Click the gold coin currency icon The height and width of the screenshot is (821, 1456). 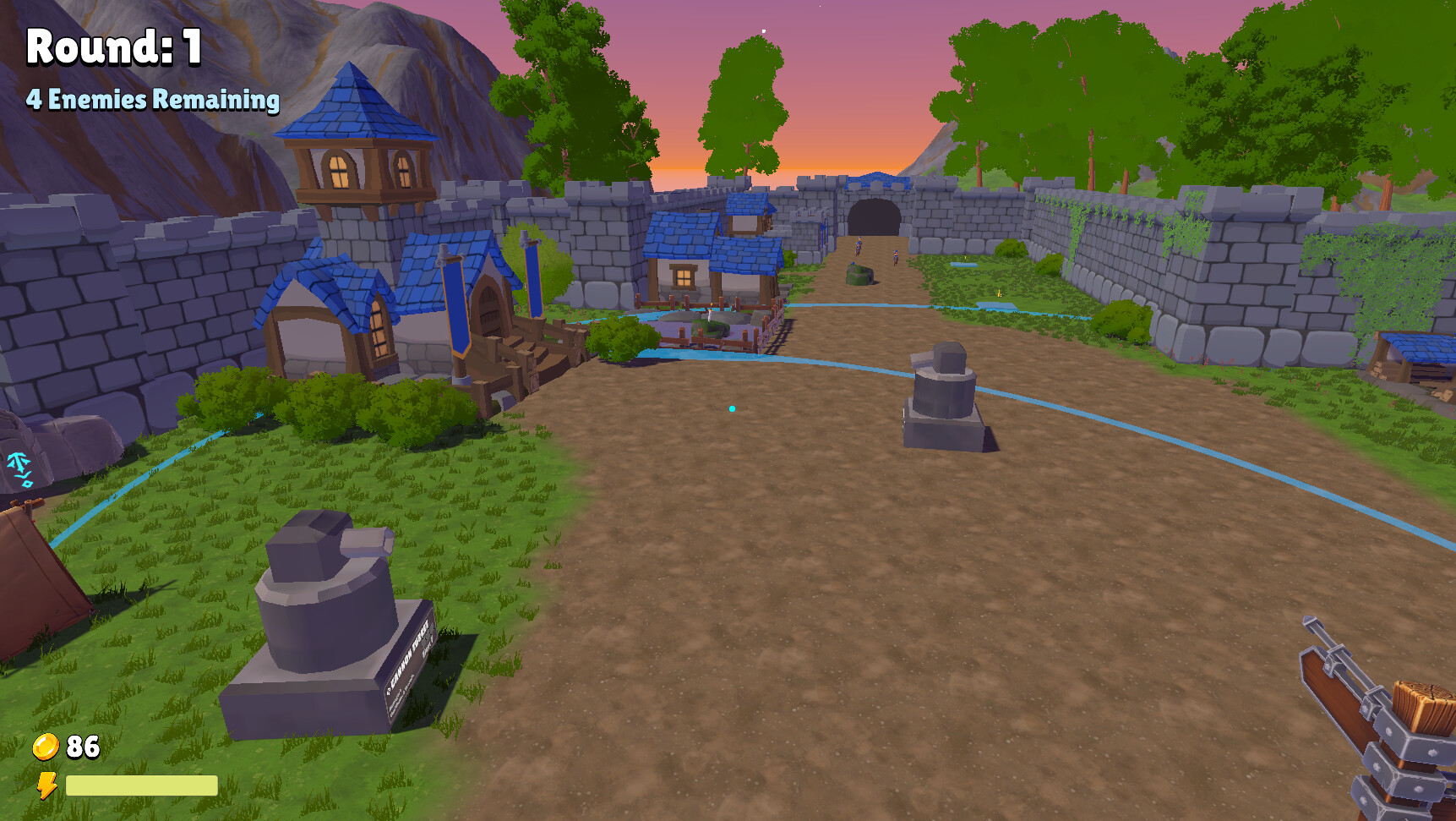click(46, 747)
